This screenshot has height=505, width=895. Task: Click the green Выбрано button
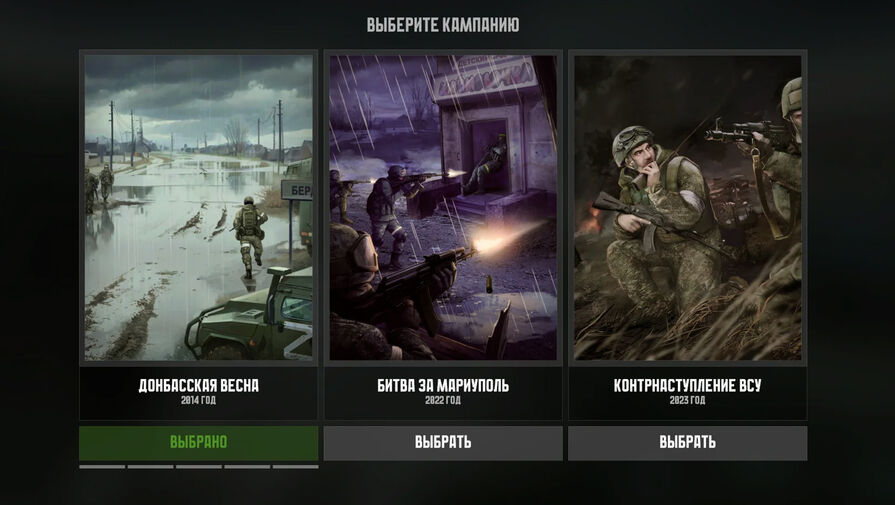[198, 442]
